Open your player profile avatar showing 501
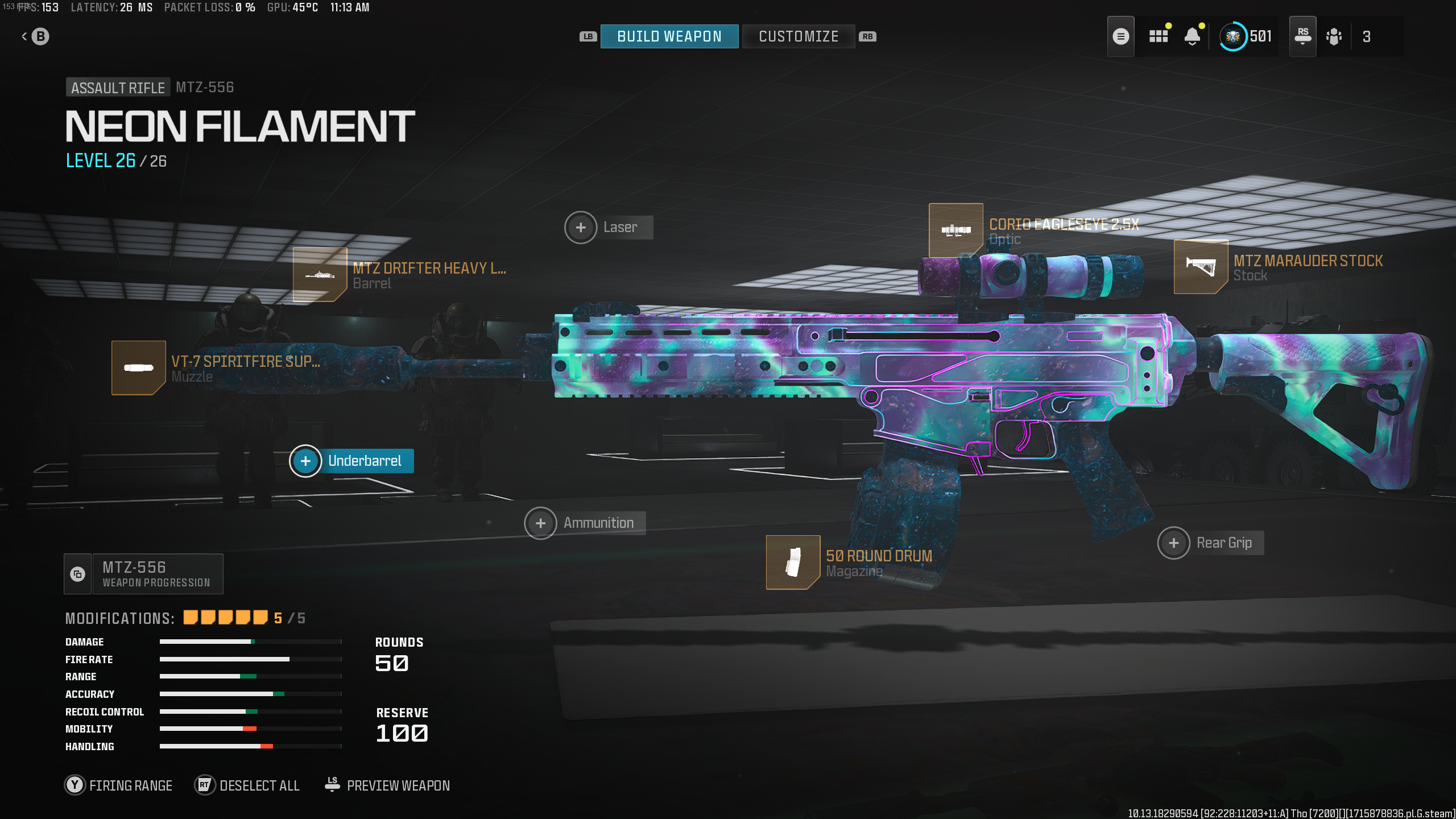 [x=1233, y=36]
